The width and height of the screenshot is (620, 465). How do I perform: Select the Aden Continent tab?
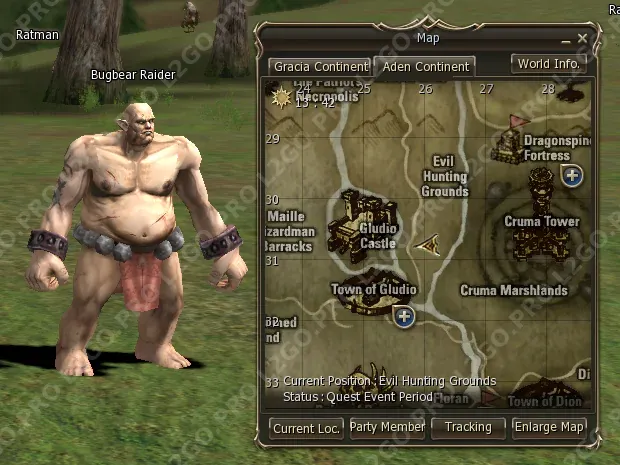pos(425,67)
